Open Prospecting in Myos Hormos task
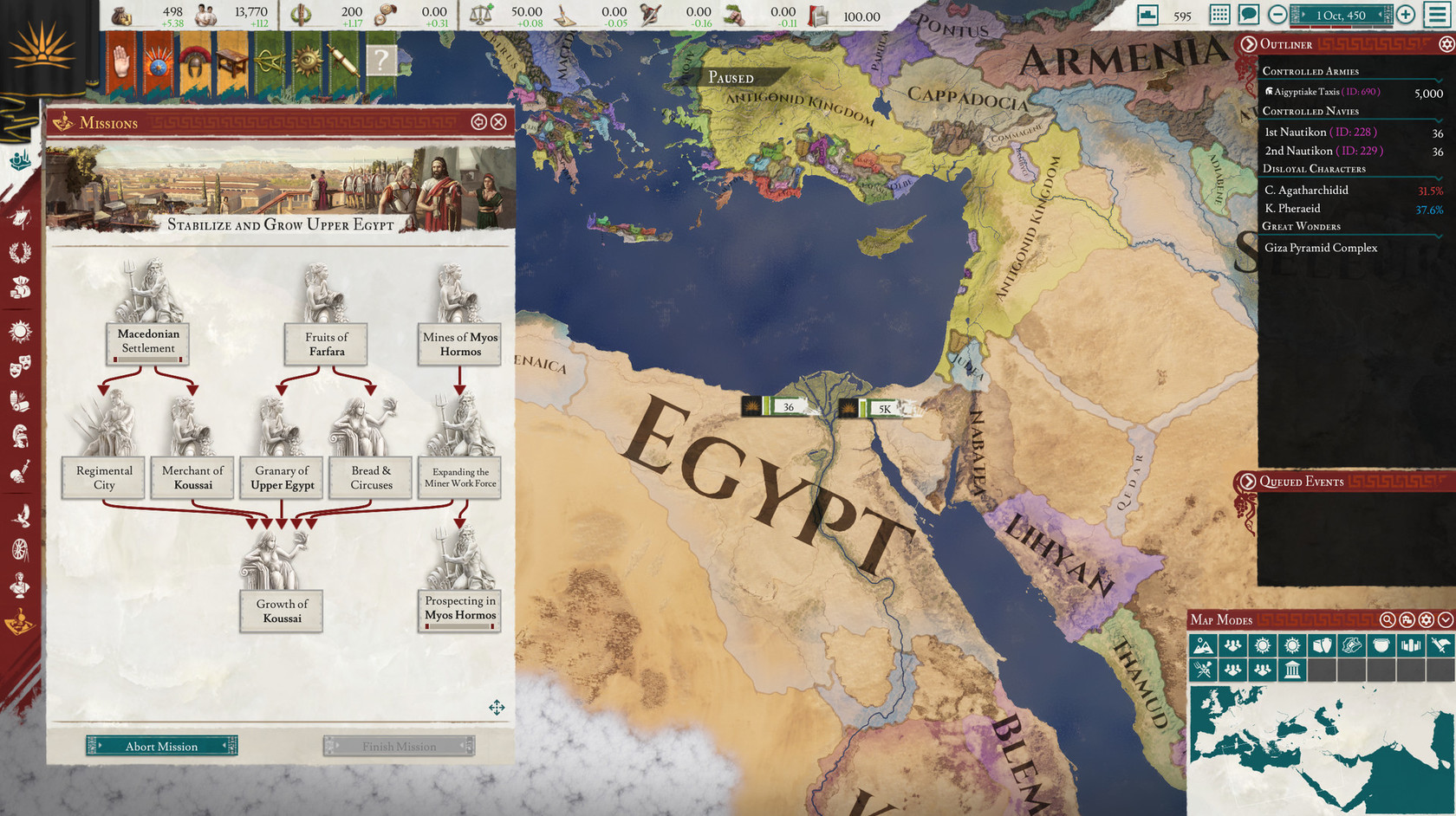The height and width of the screenshot is (816, 1456). [x=460, y=608]
